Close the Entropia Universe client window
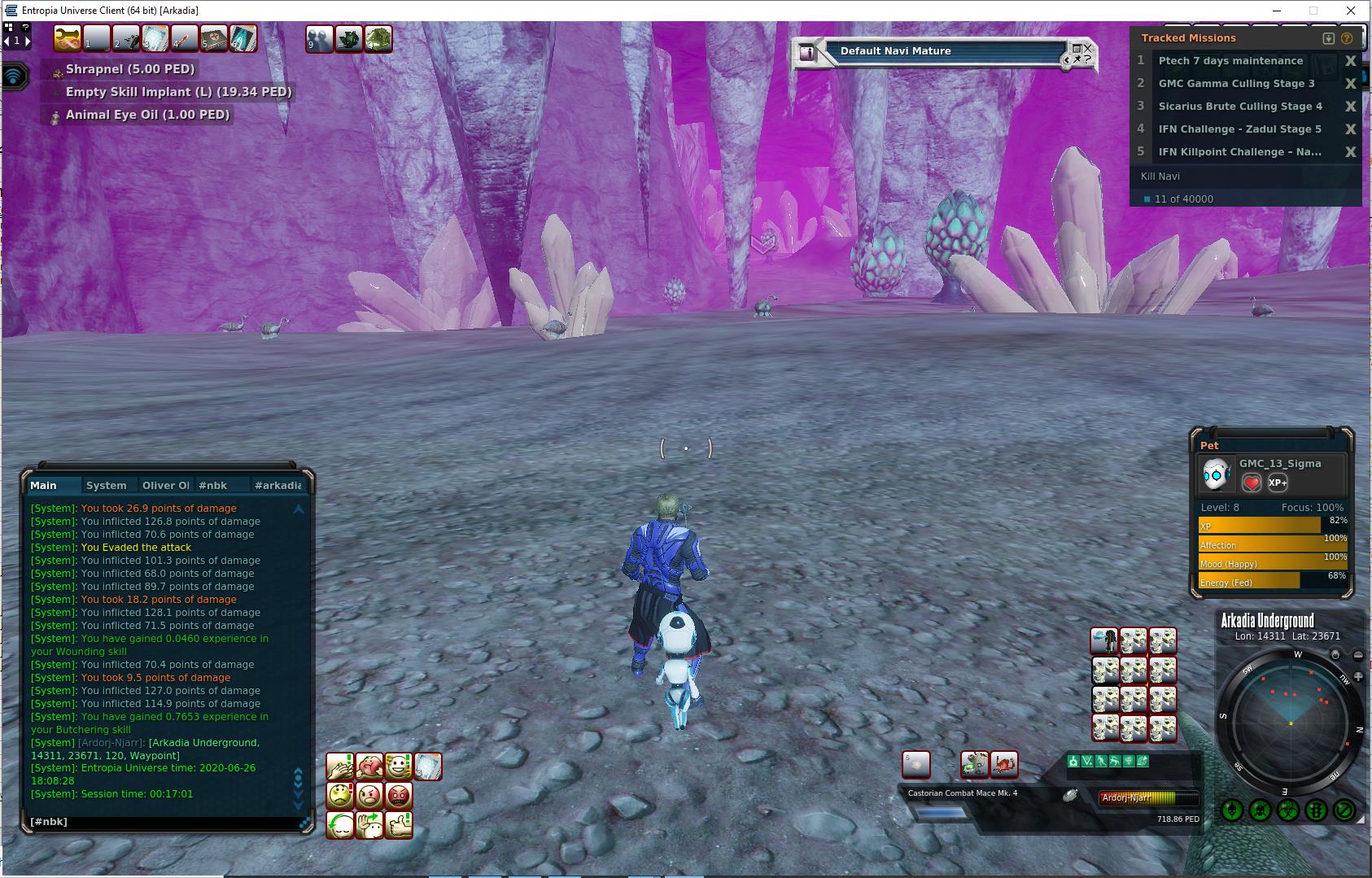1372x878 pixels. tap(1351, 11)
